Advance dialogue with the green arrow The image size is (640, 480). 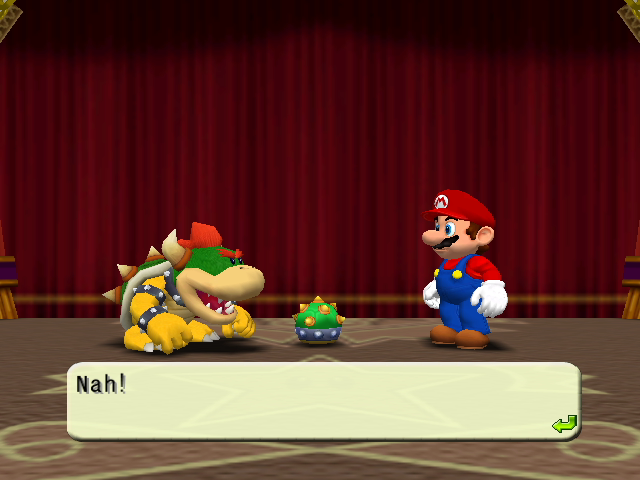[564, 425]
